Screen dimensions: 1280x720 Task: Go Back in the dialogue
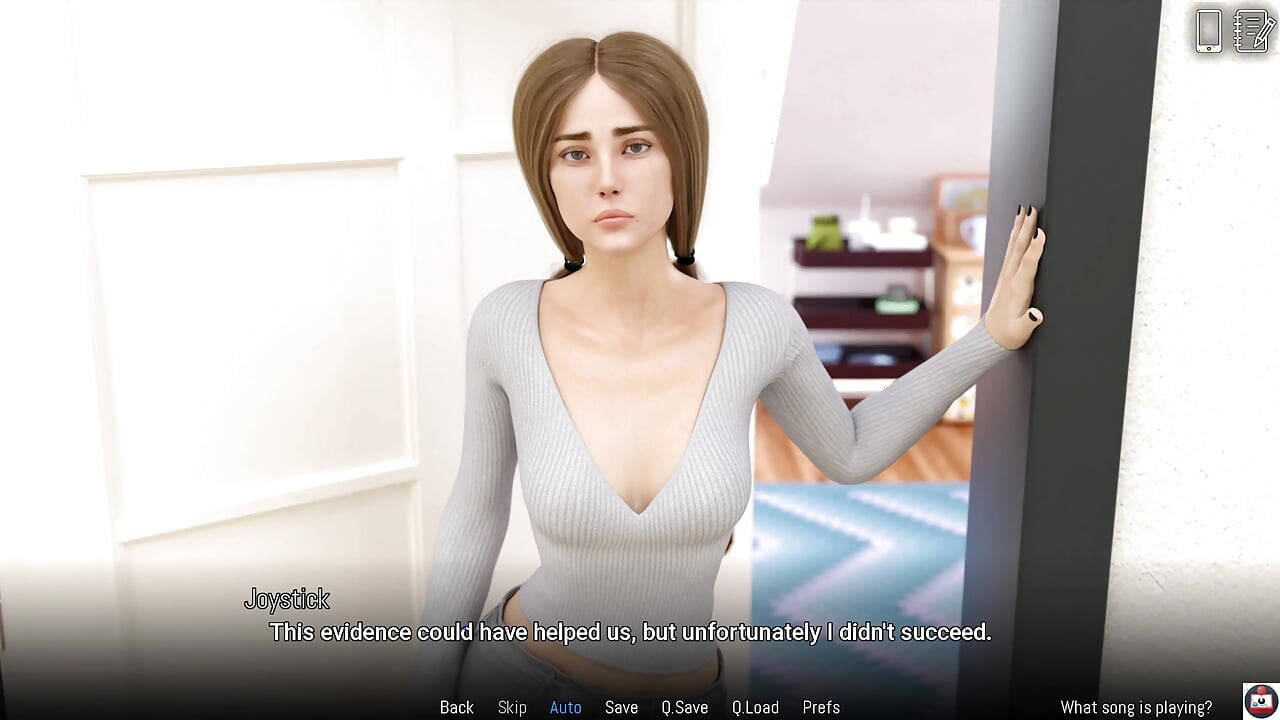pyautogui.click(x=457, y=707)
